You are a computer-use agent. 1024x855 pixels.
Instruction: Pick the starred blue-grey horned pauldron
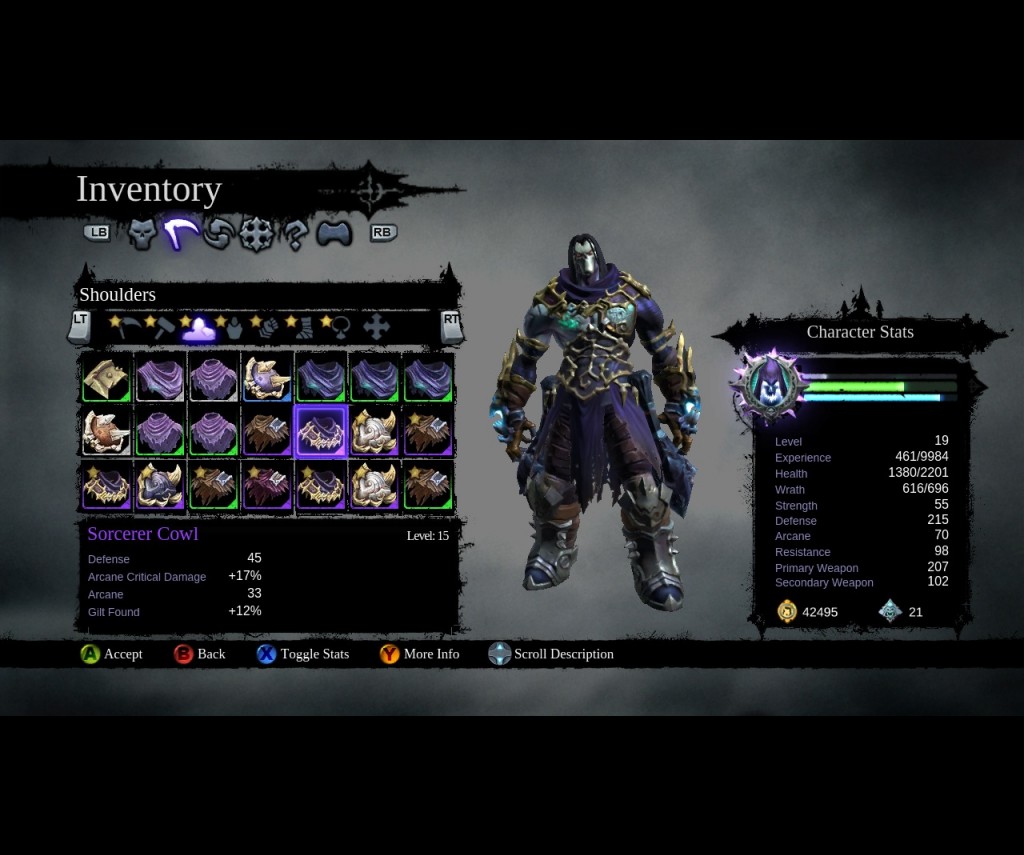click(160, 485)
